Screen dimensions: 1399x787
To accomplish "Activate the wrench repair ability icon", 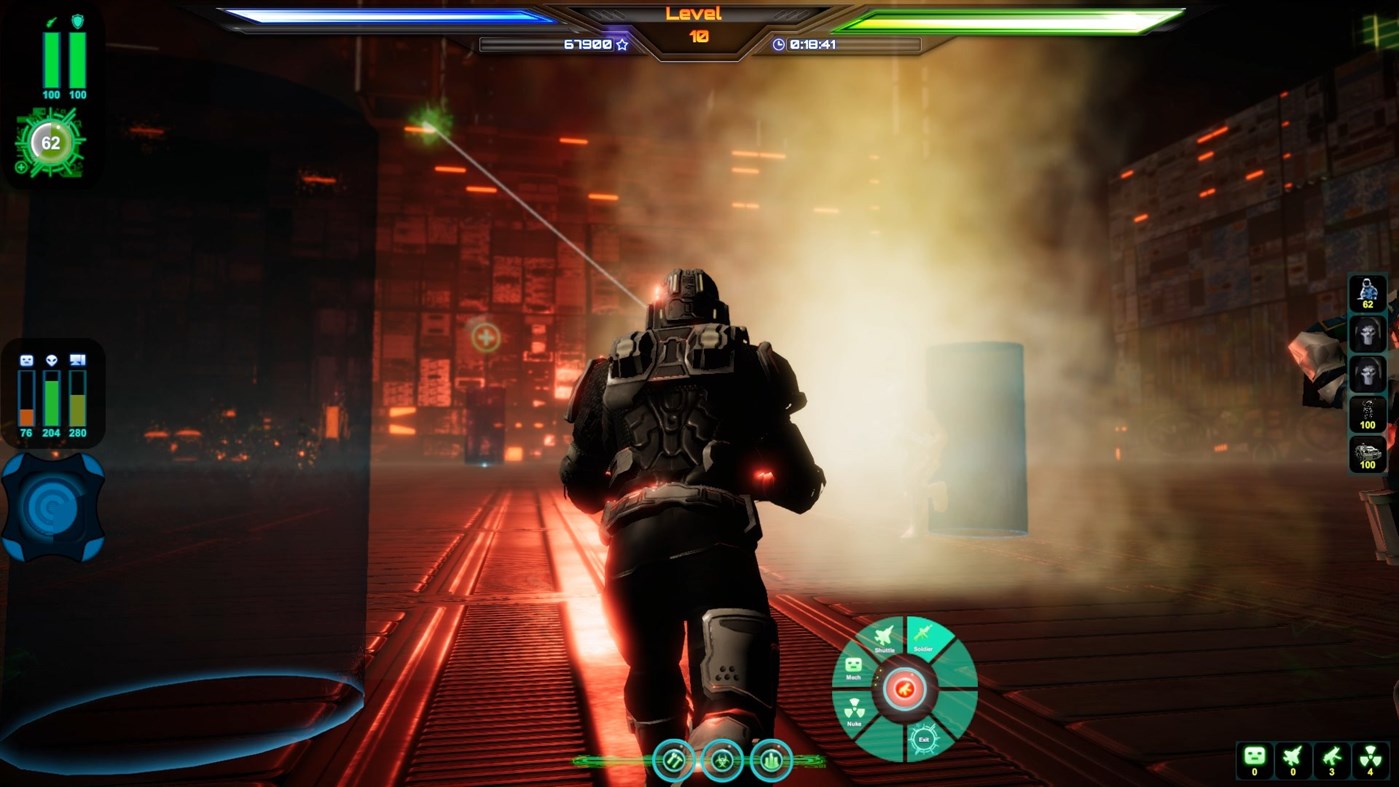I will click(675, 759).
